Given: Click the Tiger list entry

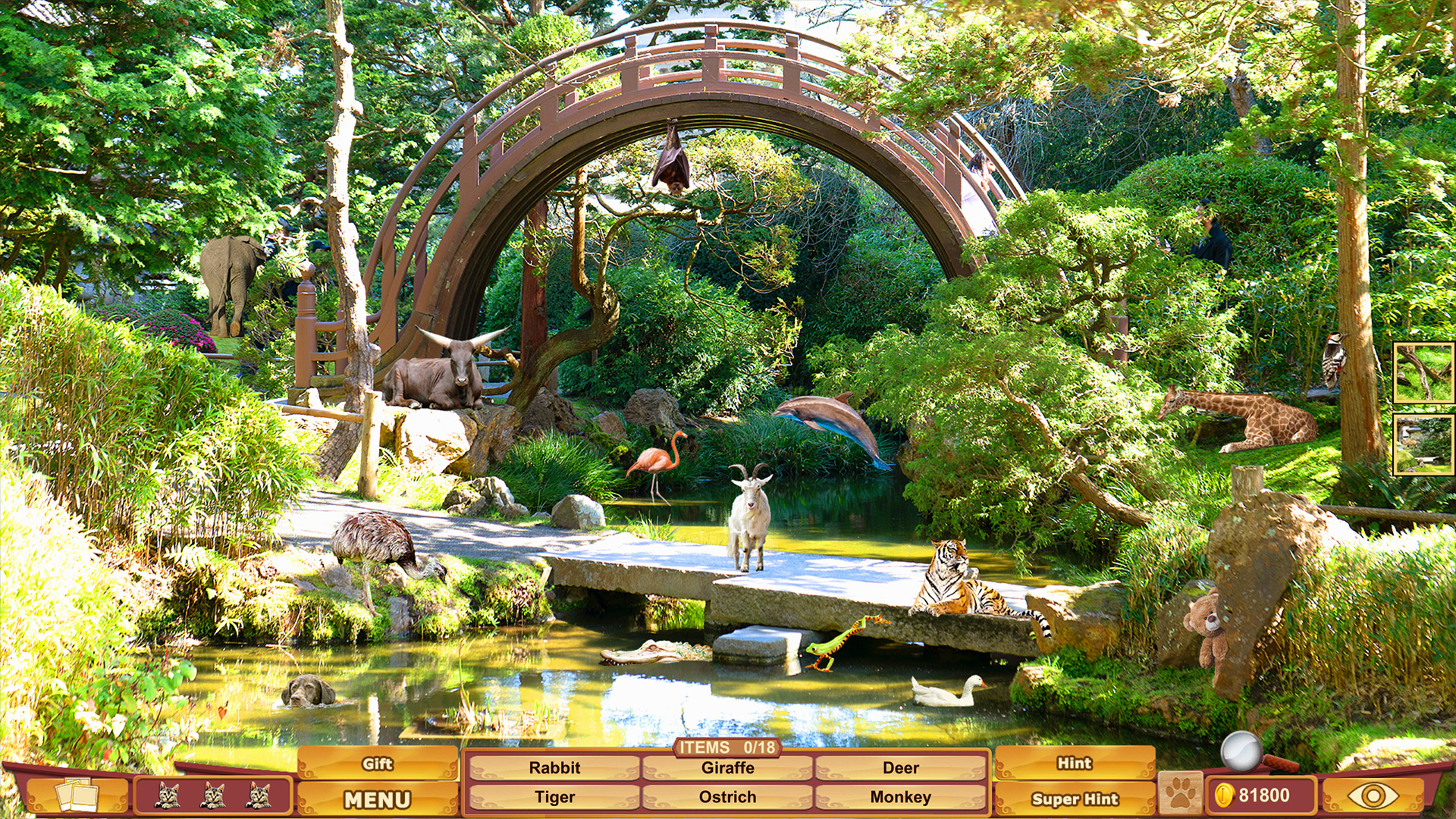Looking at the screenshot, I should point(554,797).
